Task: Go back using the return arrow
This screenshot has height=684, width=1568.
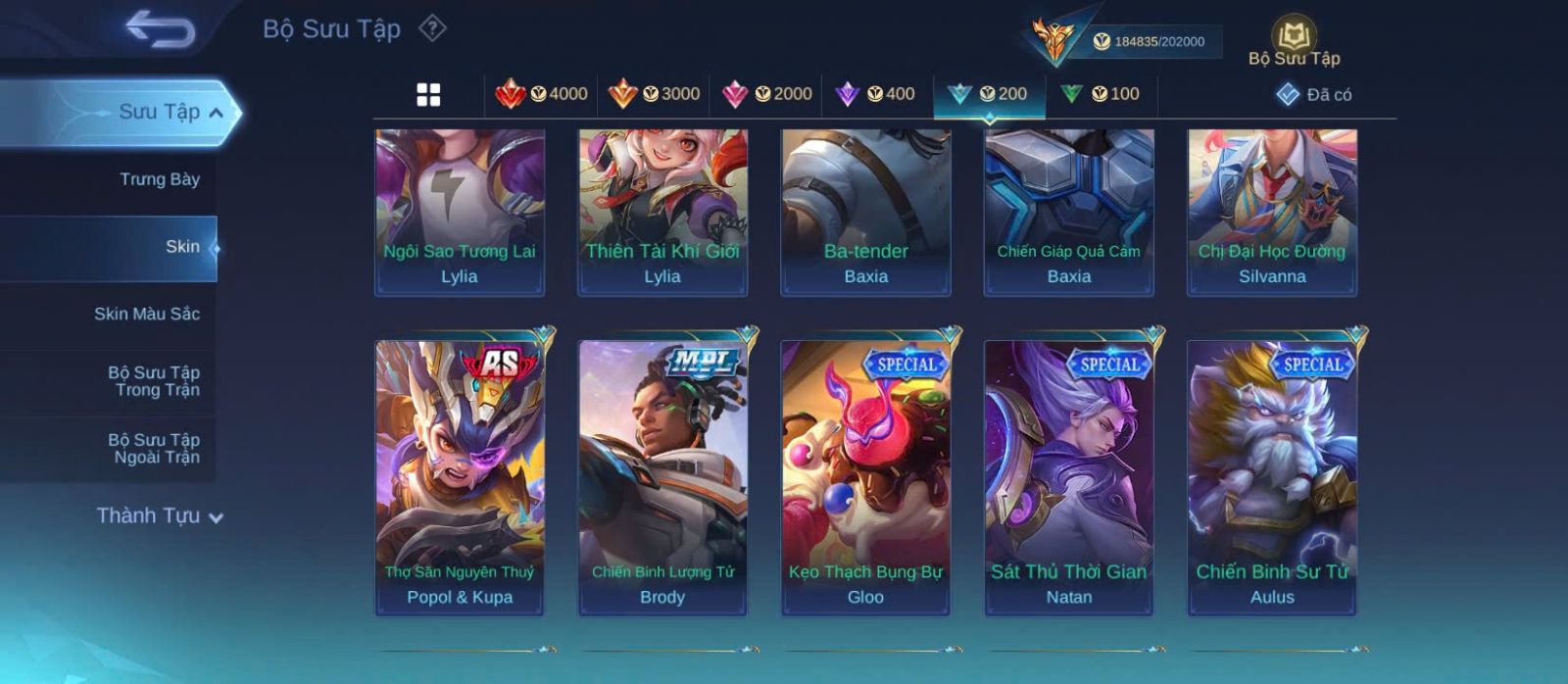Action: (x=160, y=29)
